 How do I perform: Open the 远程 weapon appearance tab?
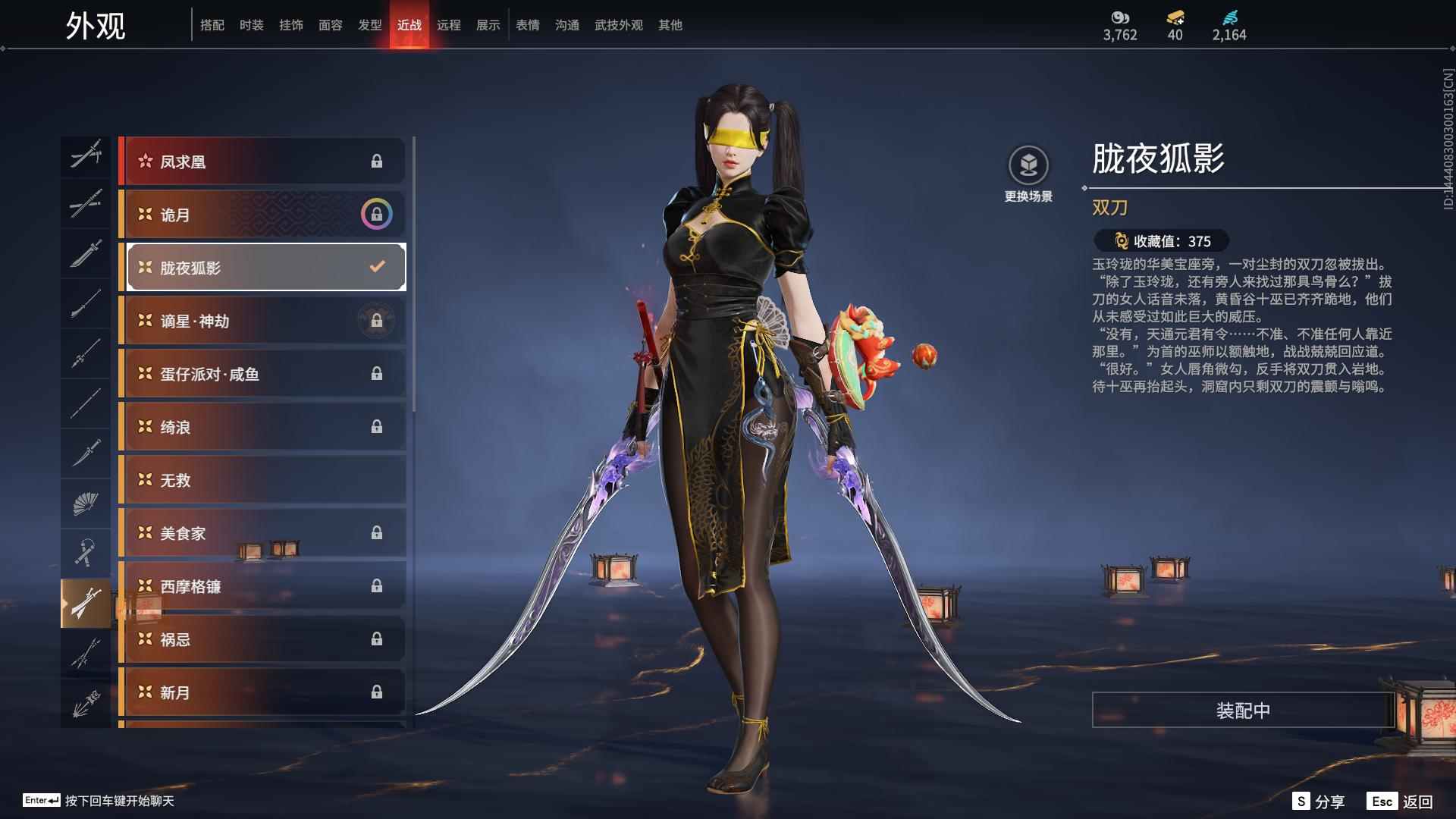(x=450, y=25)
